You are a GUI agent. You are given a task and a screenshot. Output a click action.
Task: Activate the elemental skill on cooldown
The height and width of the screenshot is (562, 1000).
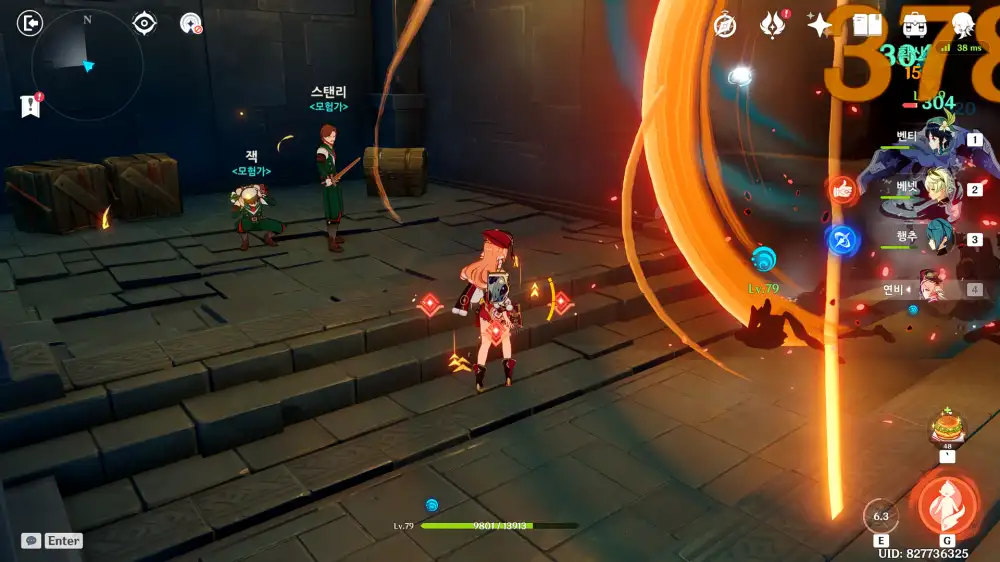click(881, 517)
